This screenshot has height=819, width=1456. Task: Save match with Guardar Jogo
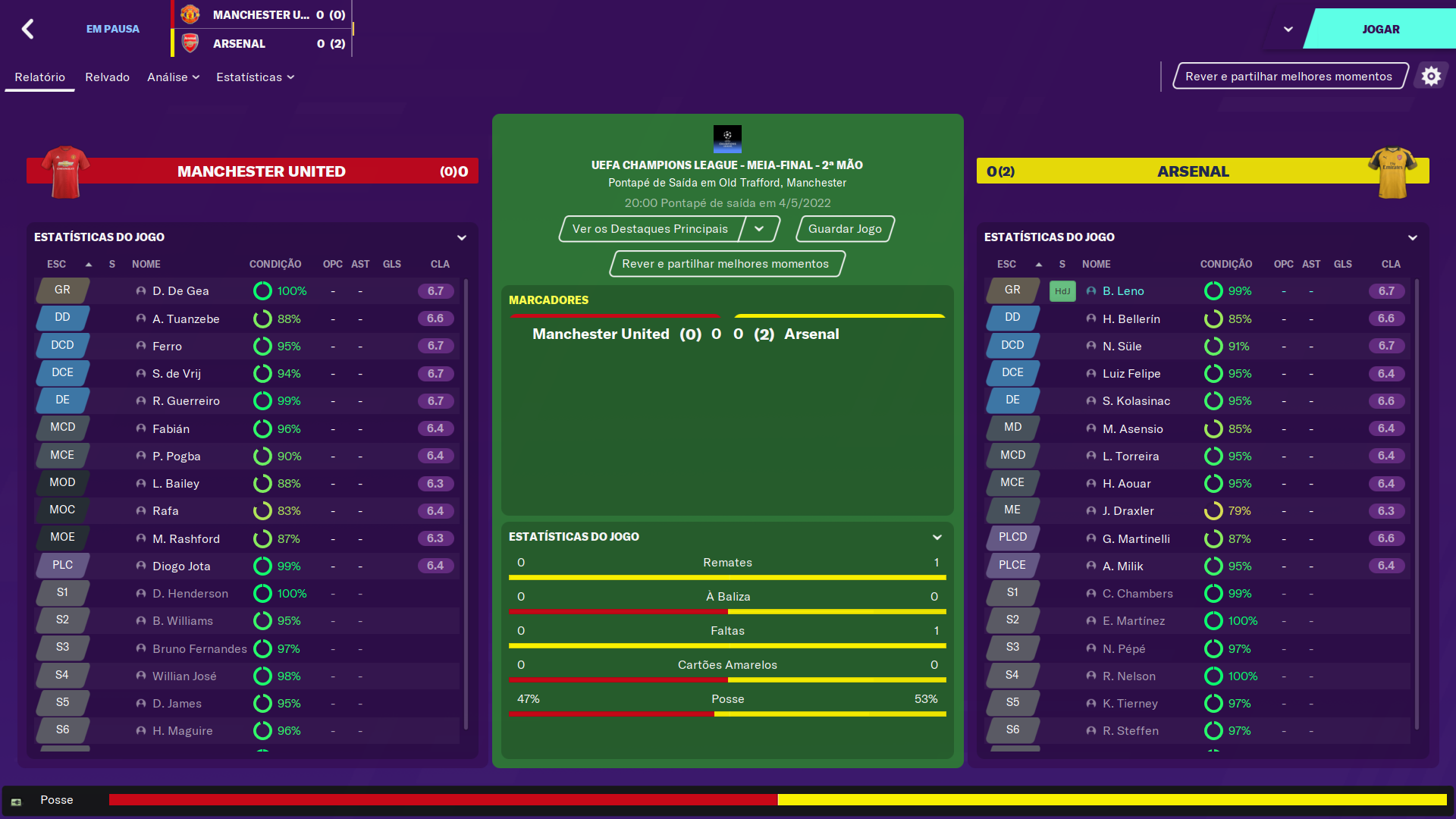845,229
